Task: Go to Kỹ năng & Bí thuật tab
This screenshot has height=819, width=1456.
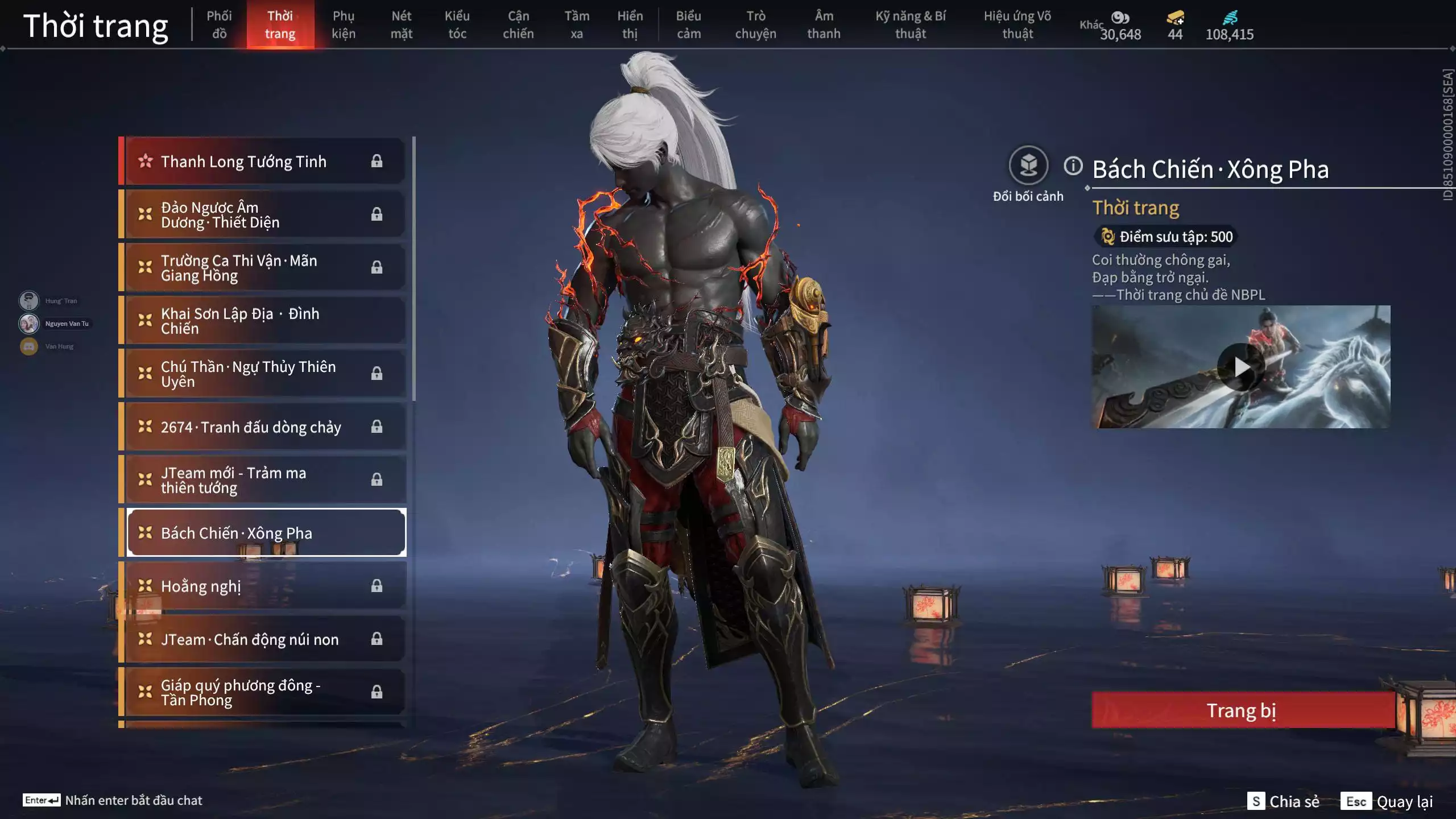Action: 911,25
